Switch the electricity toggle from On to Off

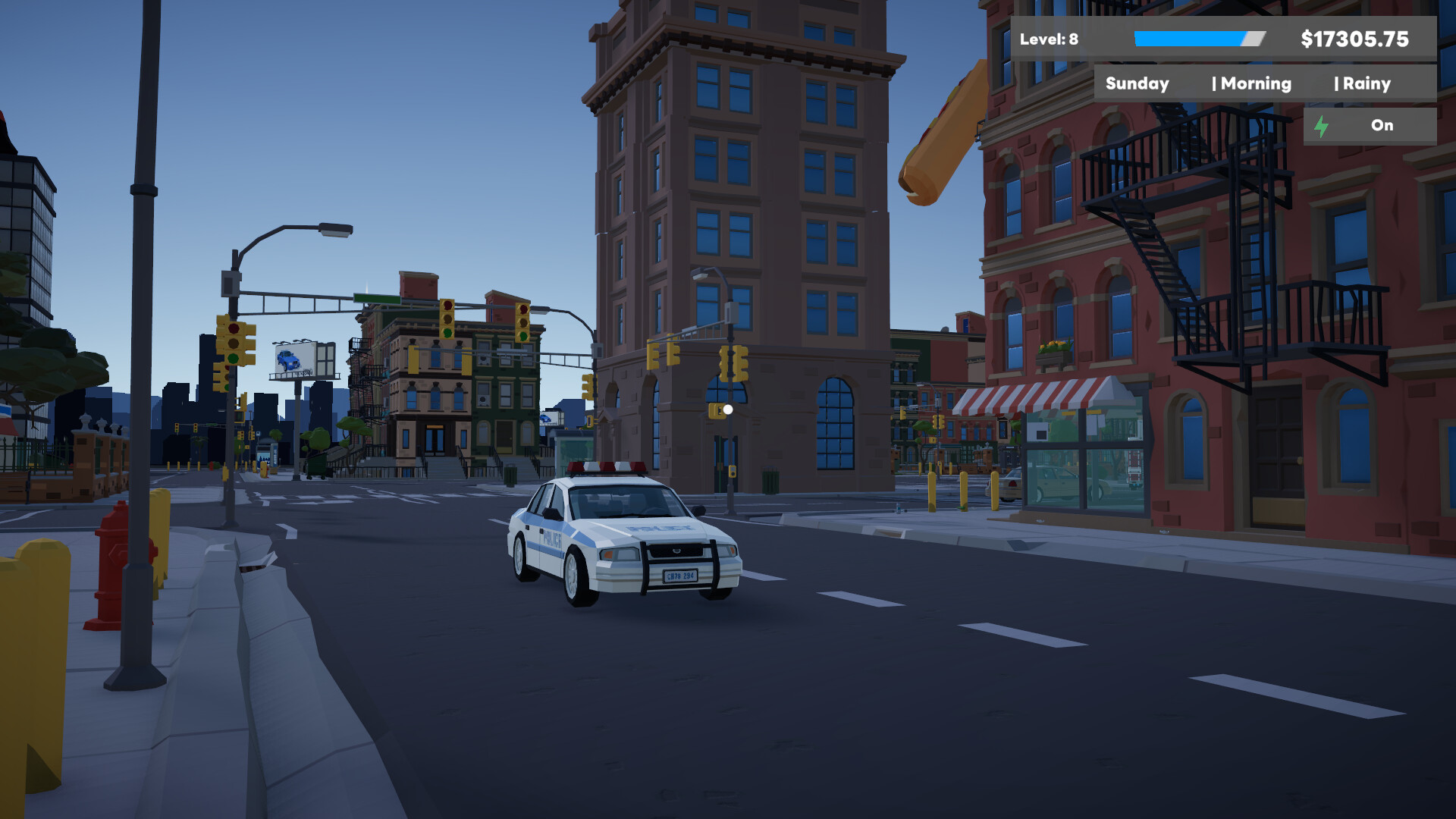pyautogui.click(x=1382, y=126)
